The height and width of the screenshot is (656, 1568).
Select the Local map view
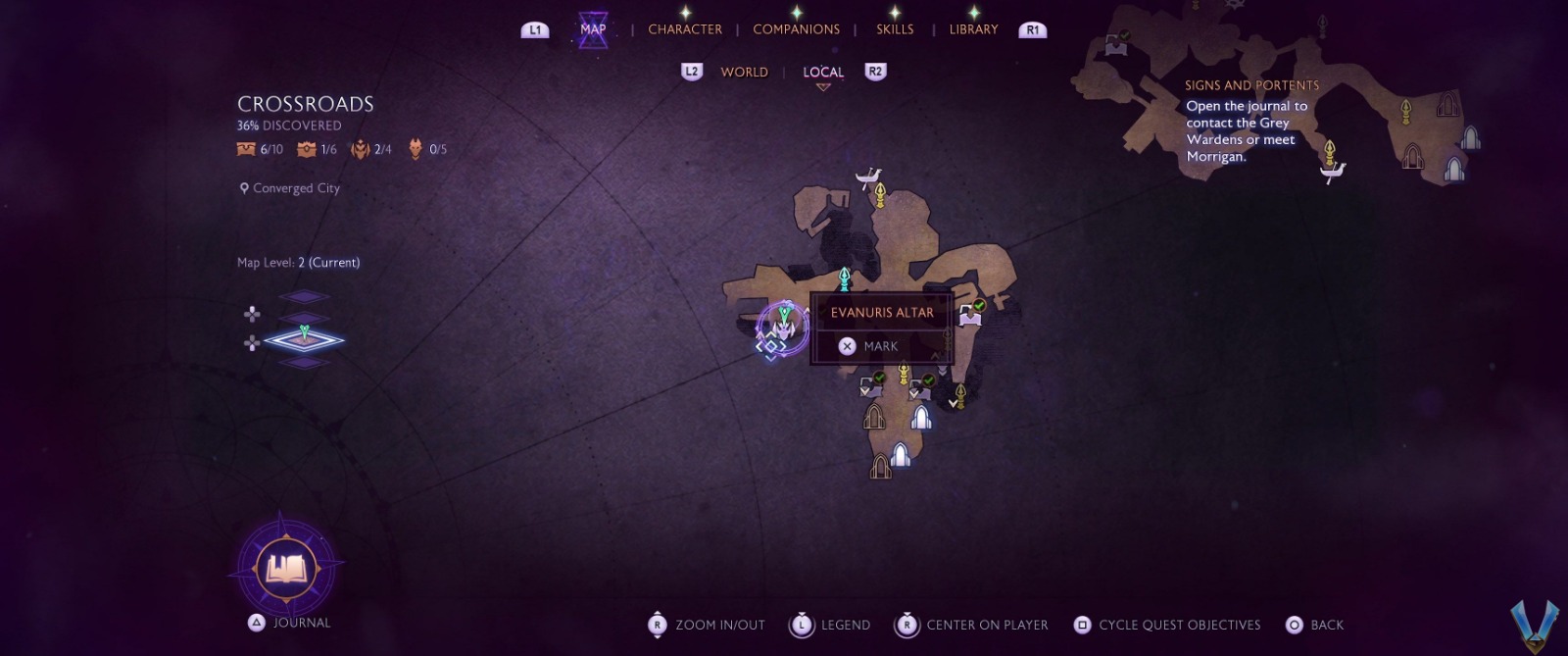click(823, 72)
